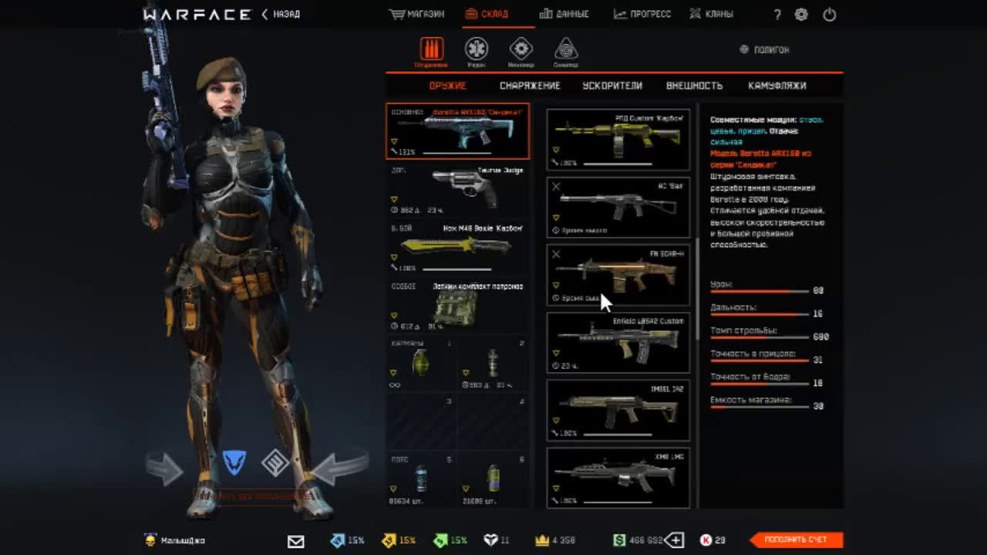
Task: Open the gear settings icon
Action: click(801, 15)
